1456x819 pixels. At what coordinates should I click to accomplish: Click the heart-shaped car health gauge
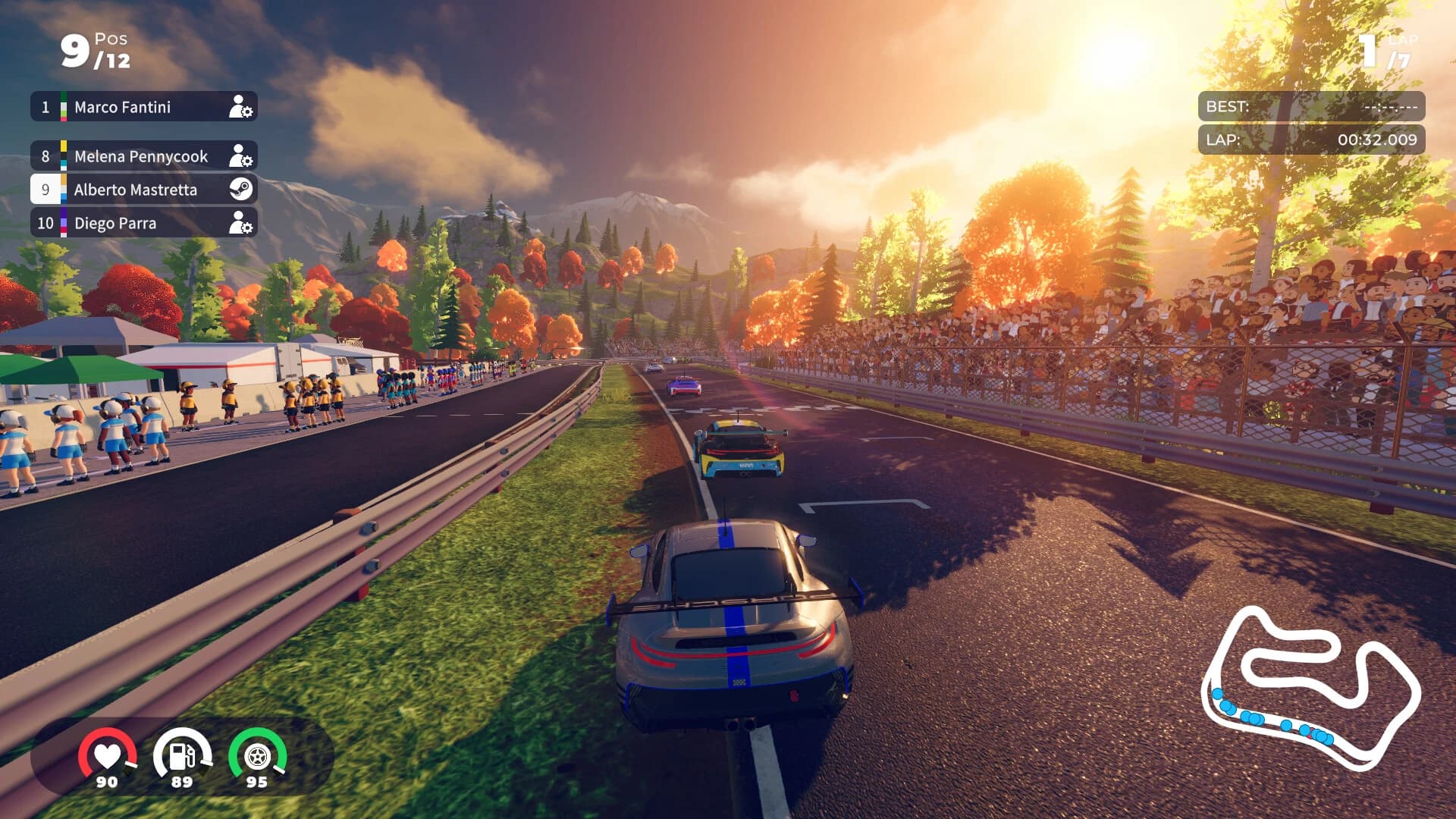(x=108, y=754)
